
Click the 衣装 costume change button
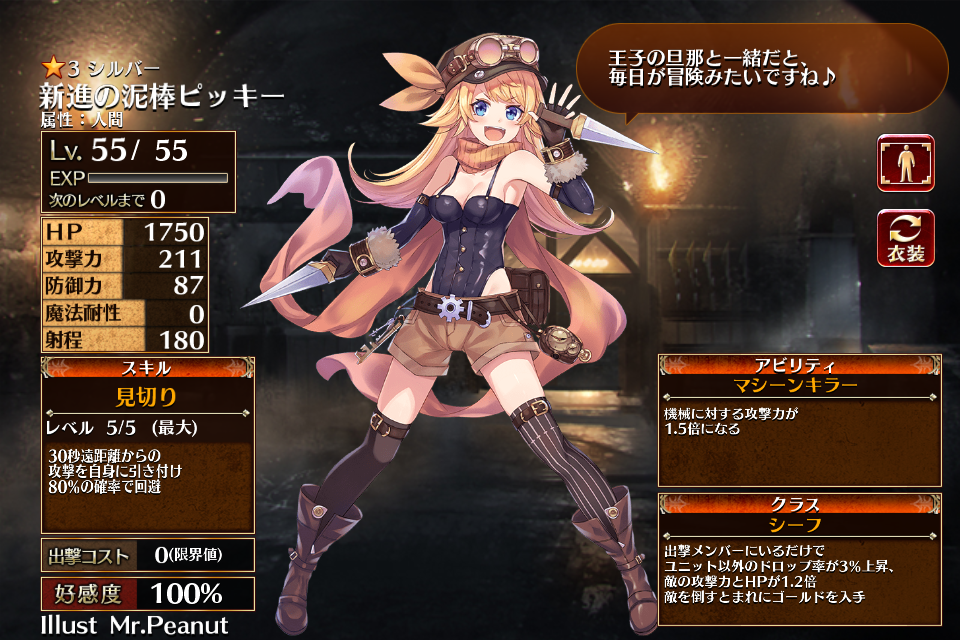pos(905,238)
